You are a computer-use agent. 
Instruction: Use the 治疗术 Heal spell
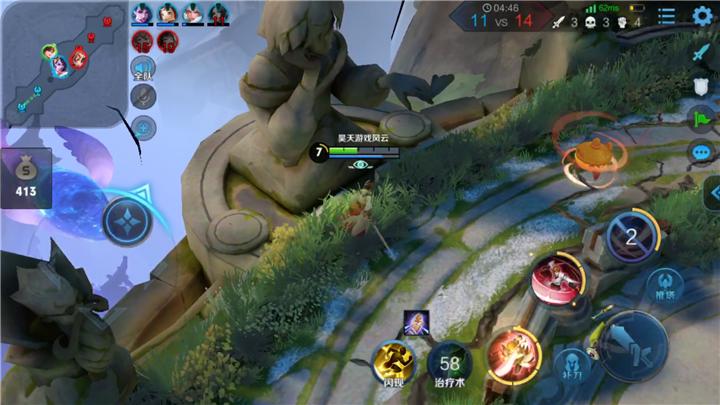click(x=450, y=363)
